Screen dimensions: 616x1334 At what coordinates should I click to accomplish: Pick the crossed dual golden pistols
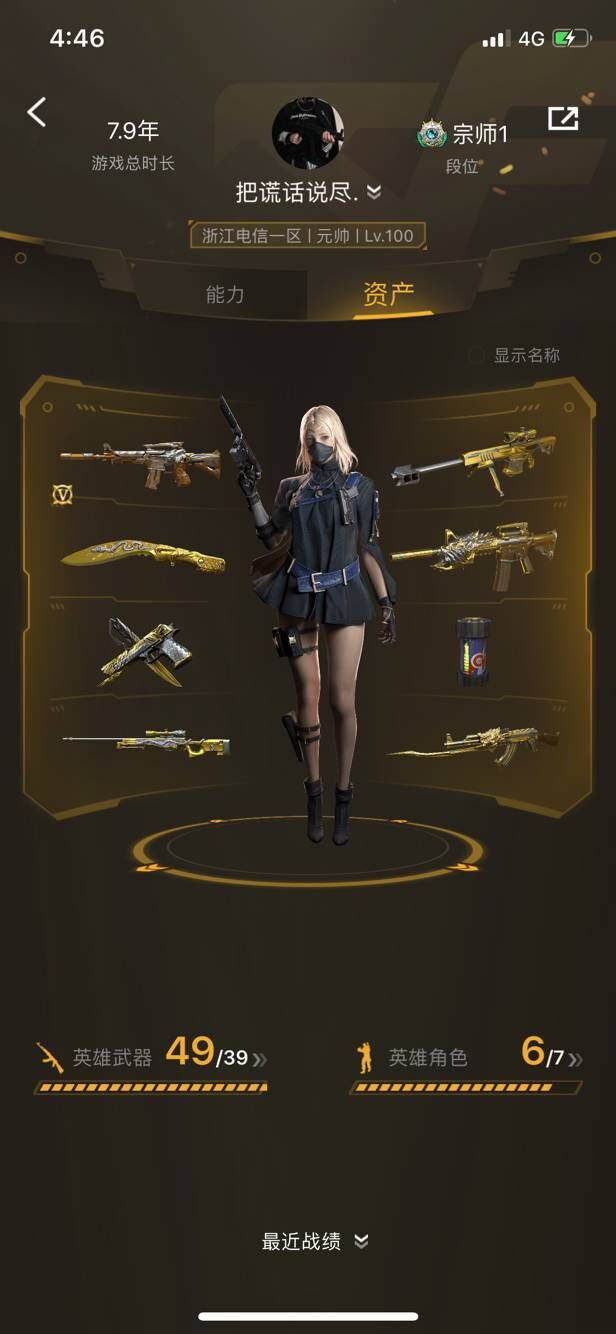pos(141,650)
